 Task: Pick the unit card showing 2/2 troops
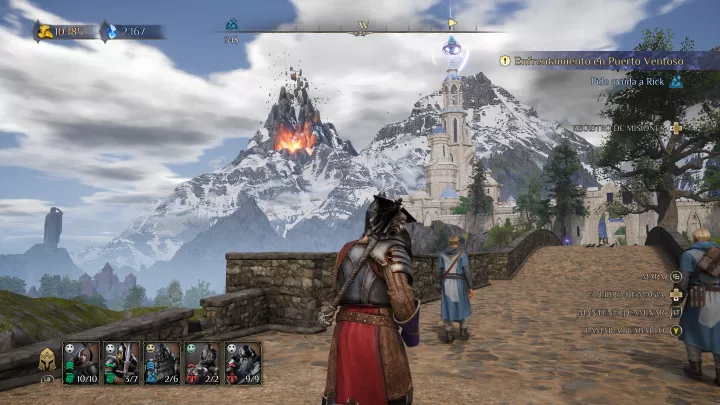pos(203,363)
